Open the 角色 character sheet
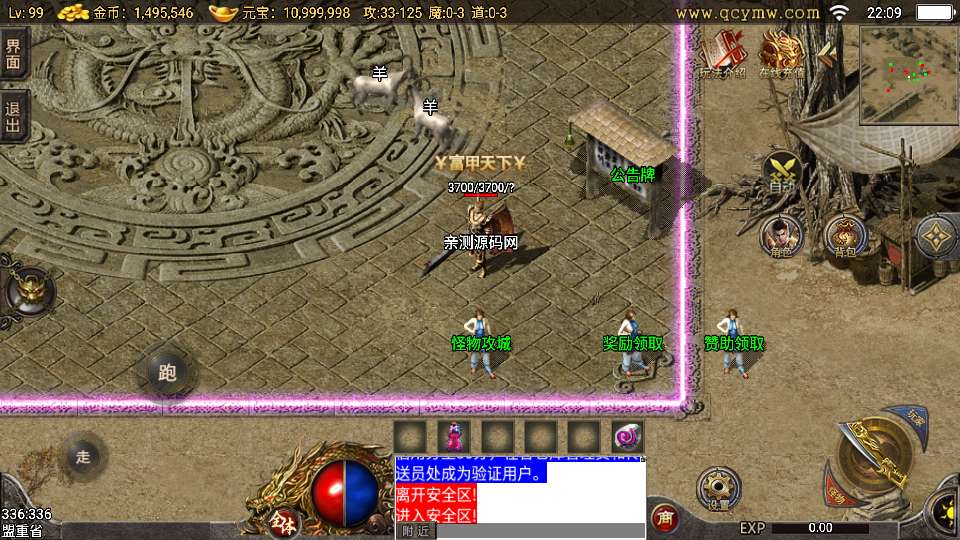 tap(782, 237)
